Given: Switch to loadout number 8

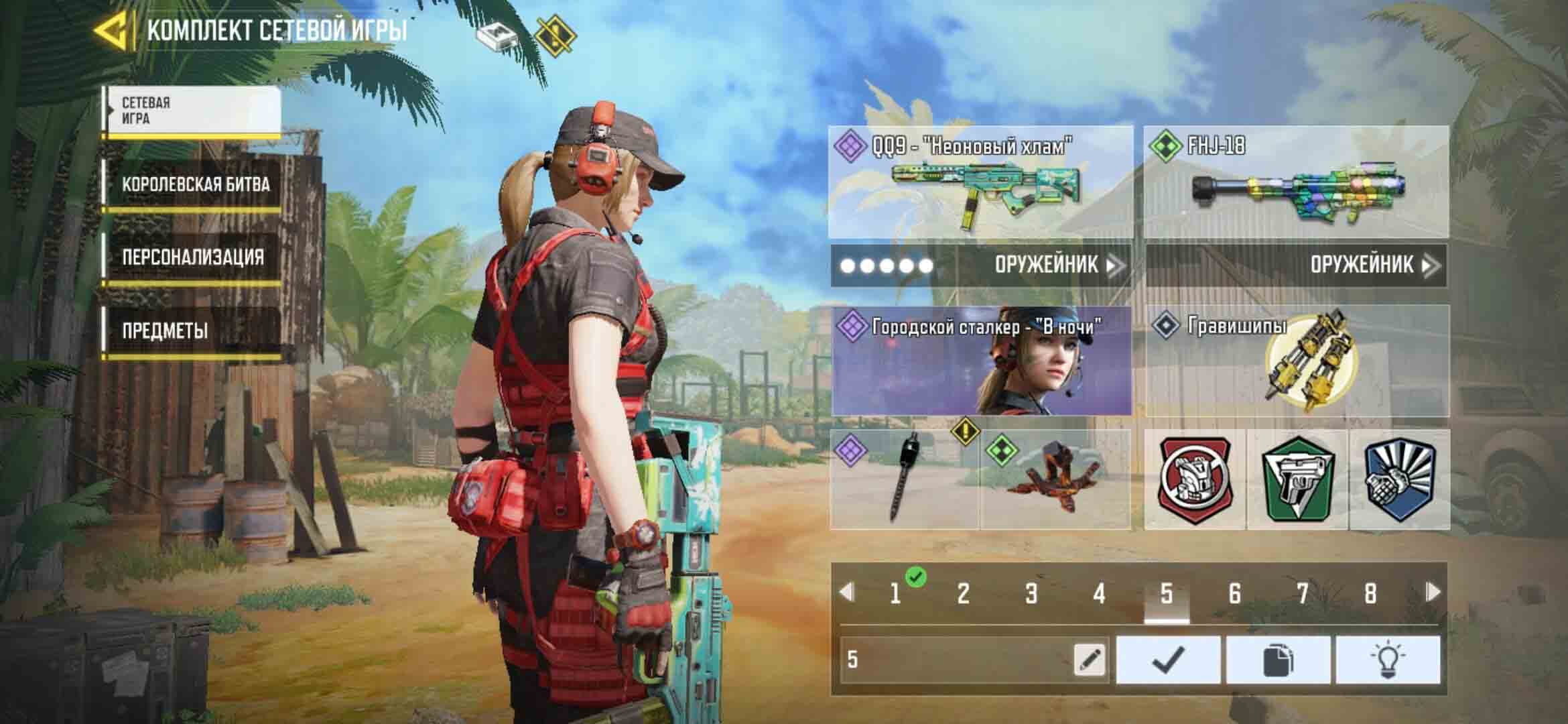Looking at the screenshot, I should [x=1370, y=594].
